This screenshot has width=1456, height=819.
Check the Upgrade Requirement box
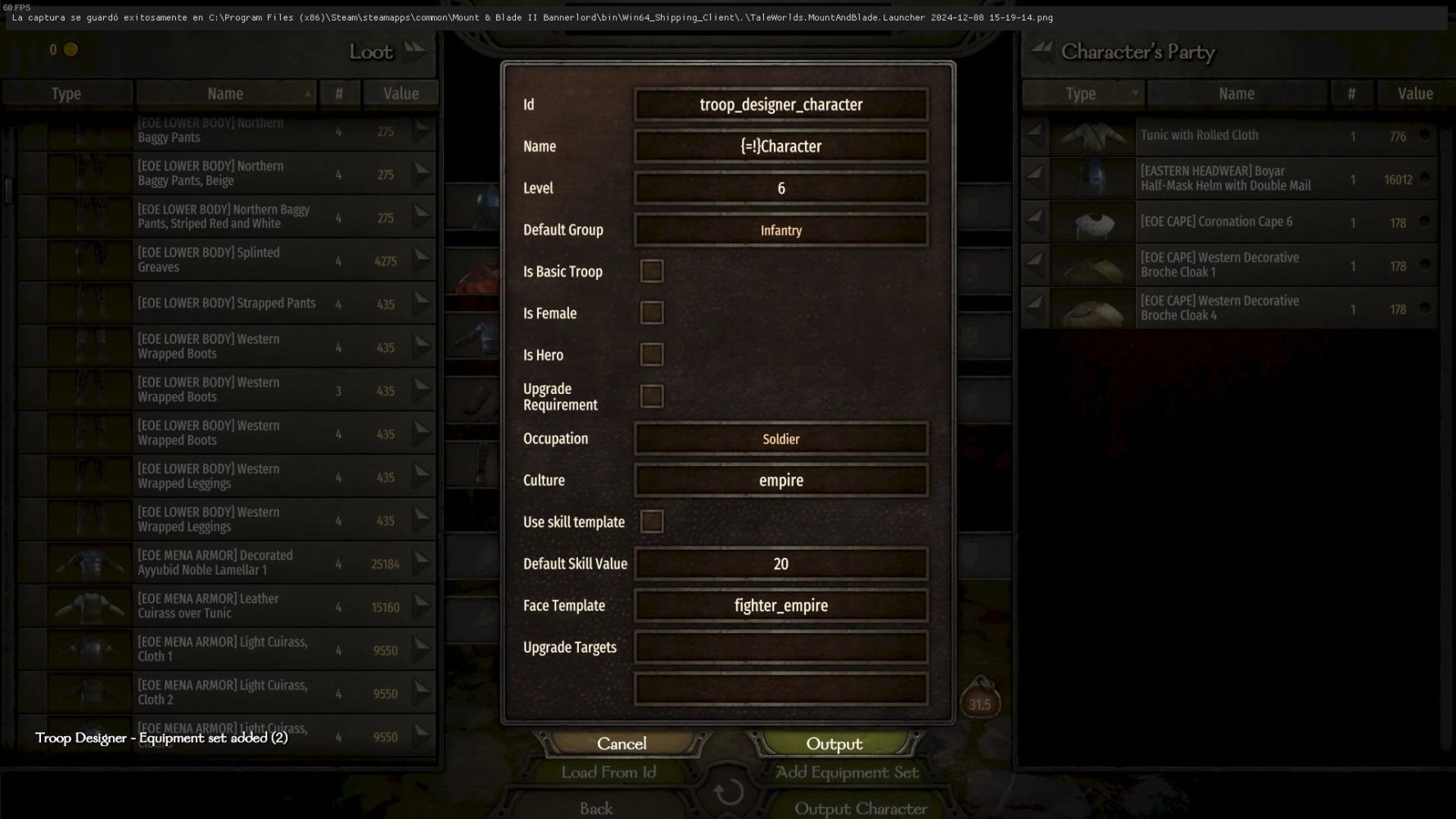point(652,396)
